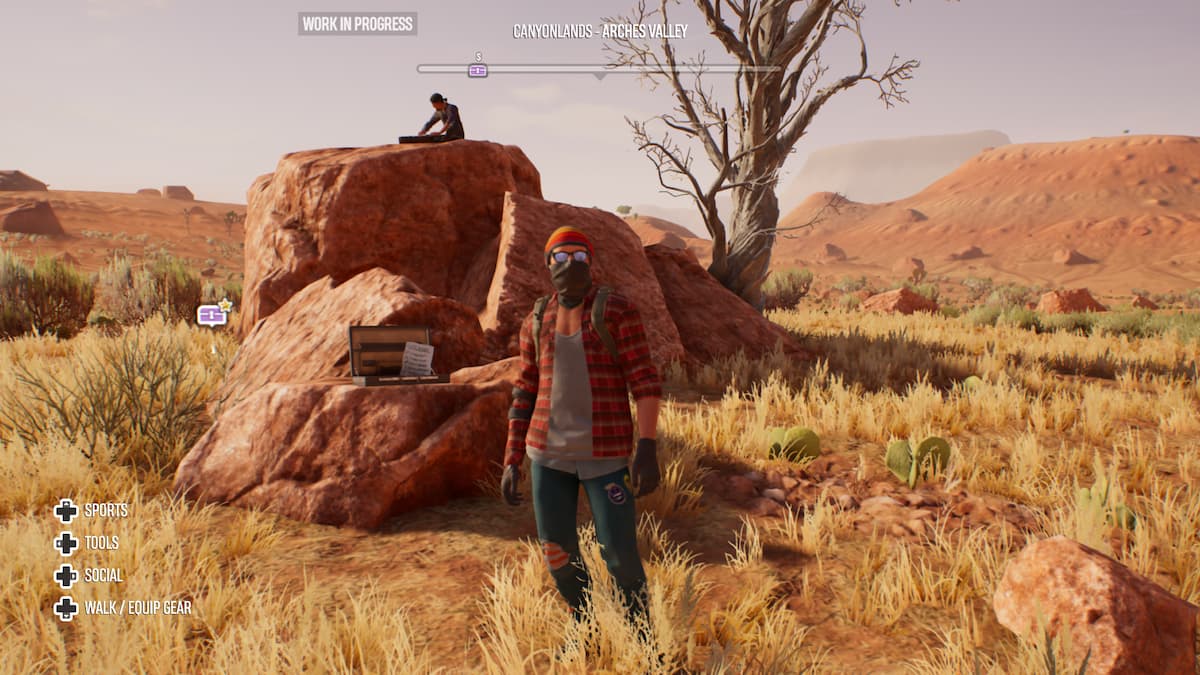The width and height of the screenshot is (1200, 675).
Task: Open the Tools quick menu entry
Action: [x=89, y=543]
